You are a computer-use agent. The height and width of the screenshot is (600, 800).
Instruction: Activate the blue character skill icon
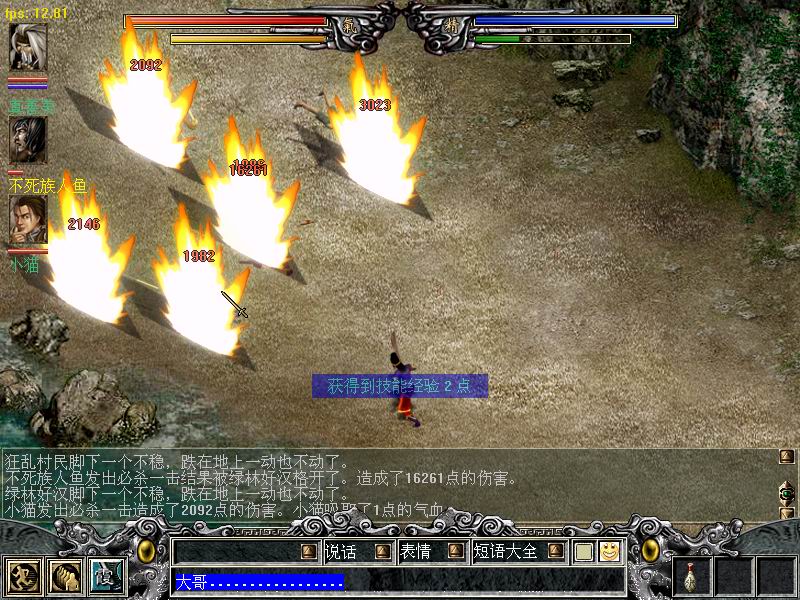pyautogui.click(x=107, y=577)
